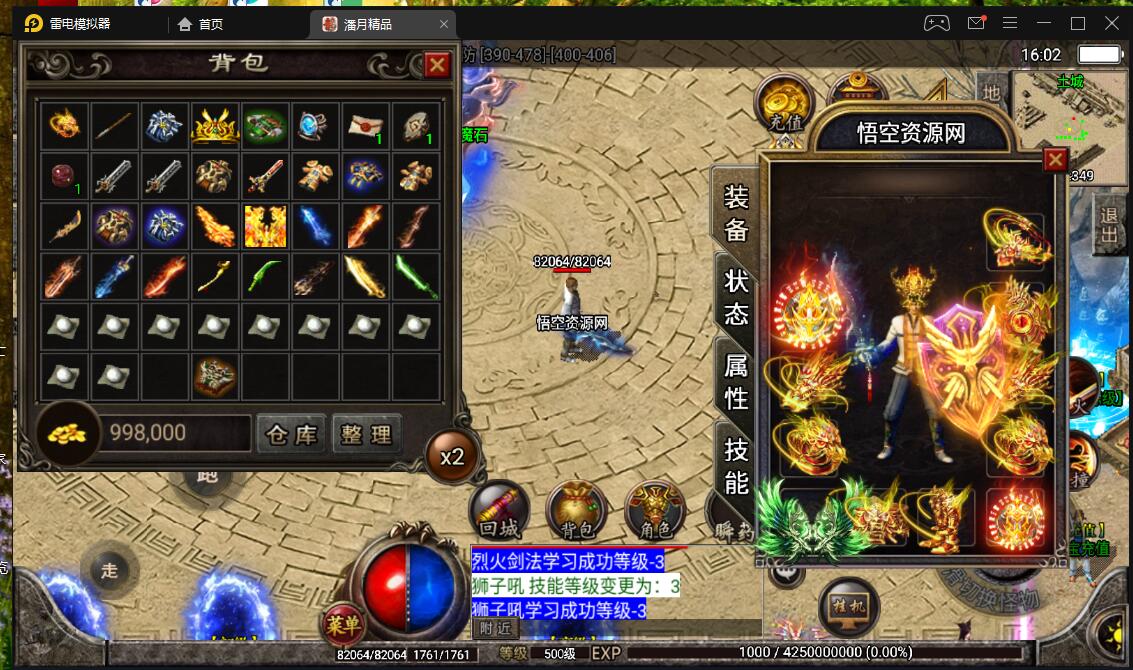Open the 角色 character icon

655,512
